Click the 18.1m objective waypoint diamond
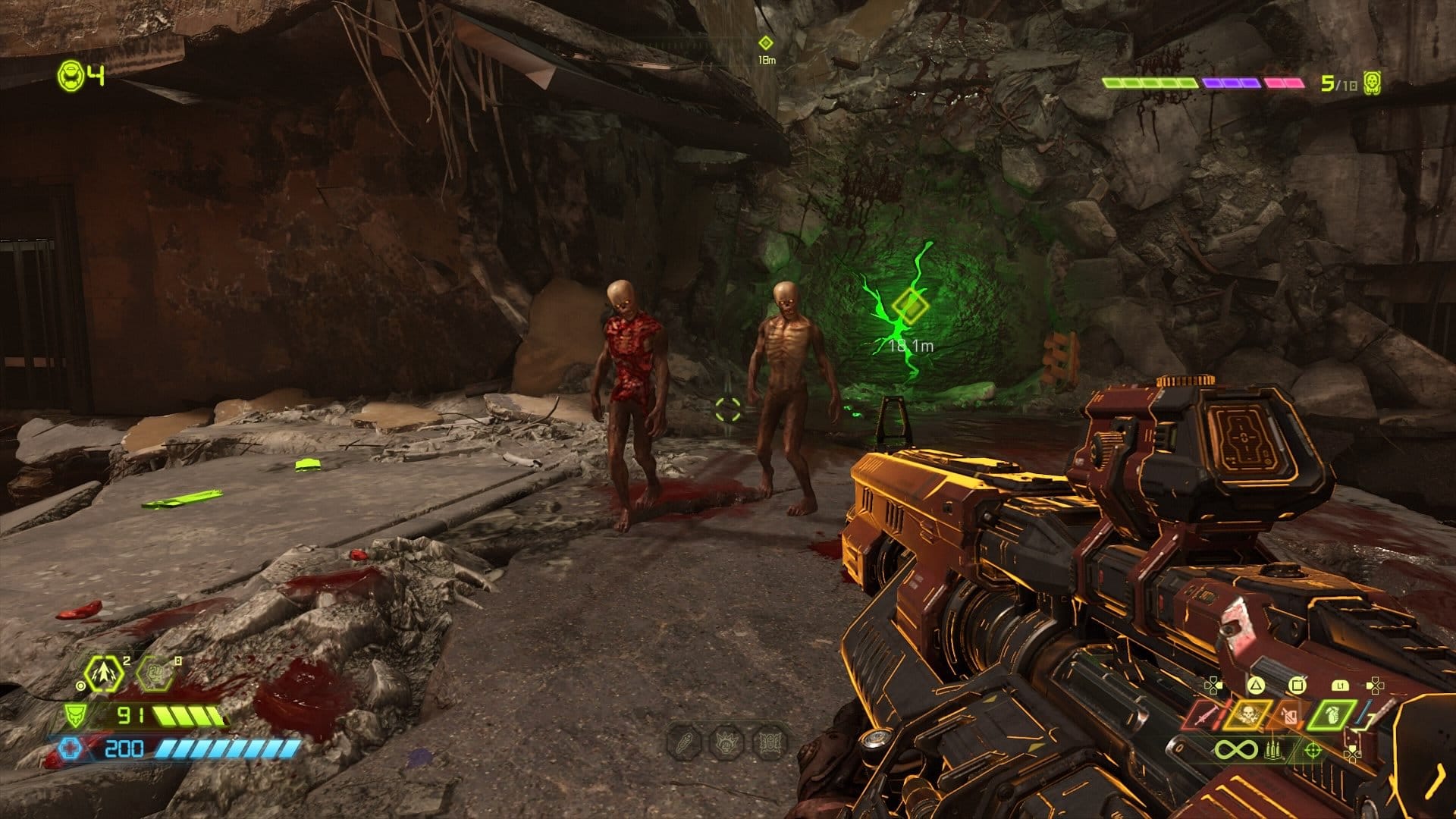Viewport: 1456px width, 819px height. [909, 306]
